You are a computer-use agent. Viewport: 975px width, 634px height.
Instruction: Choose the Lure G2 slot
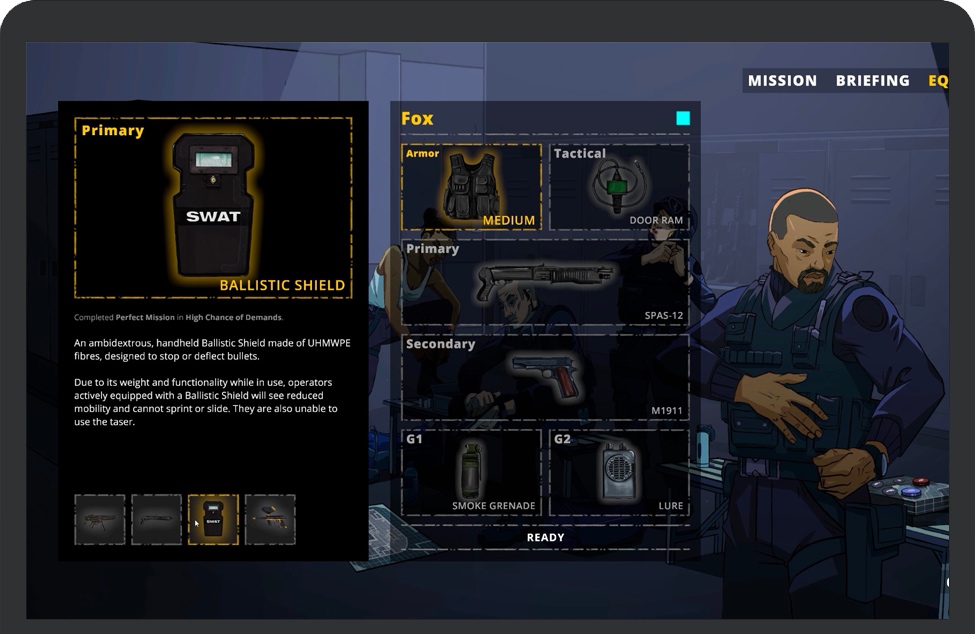(x=619, y=472)
